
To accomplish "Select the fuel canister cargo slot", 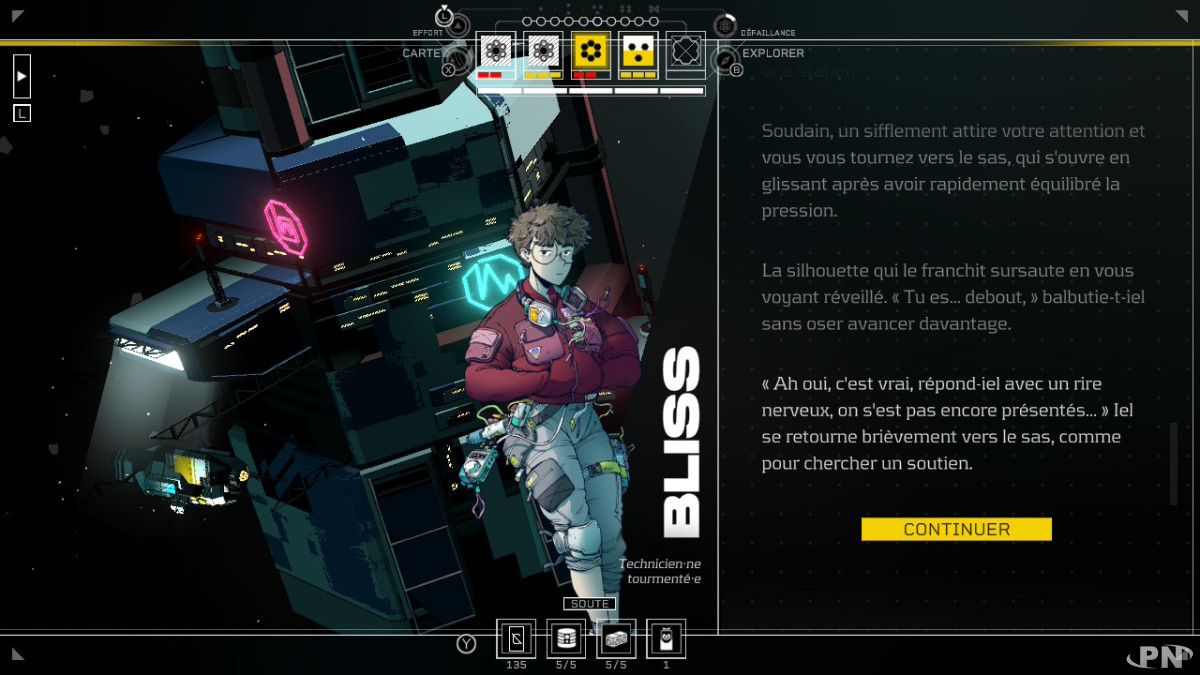I will point(566,638).
